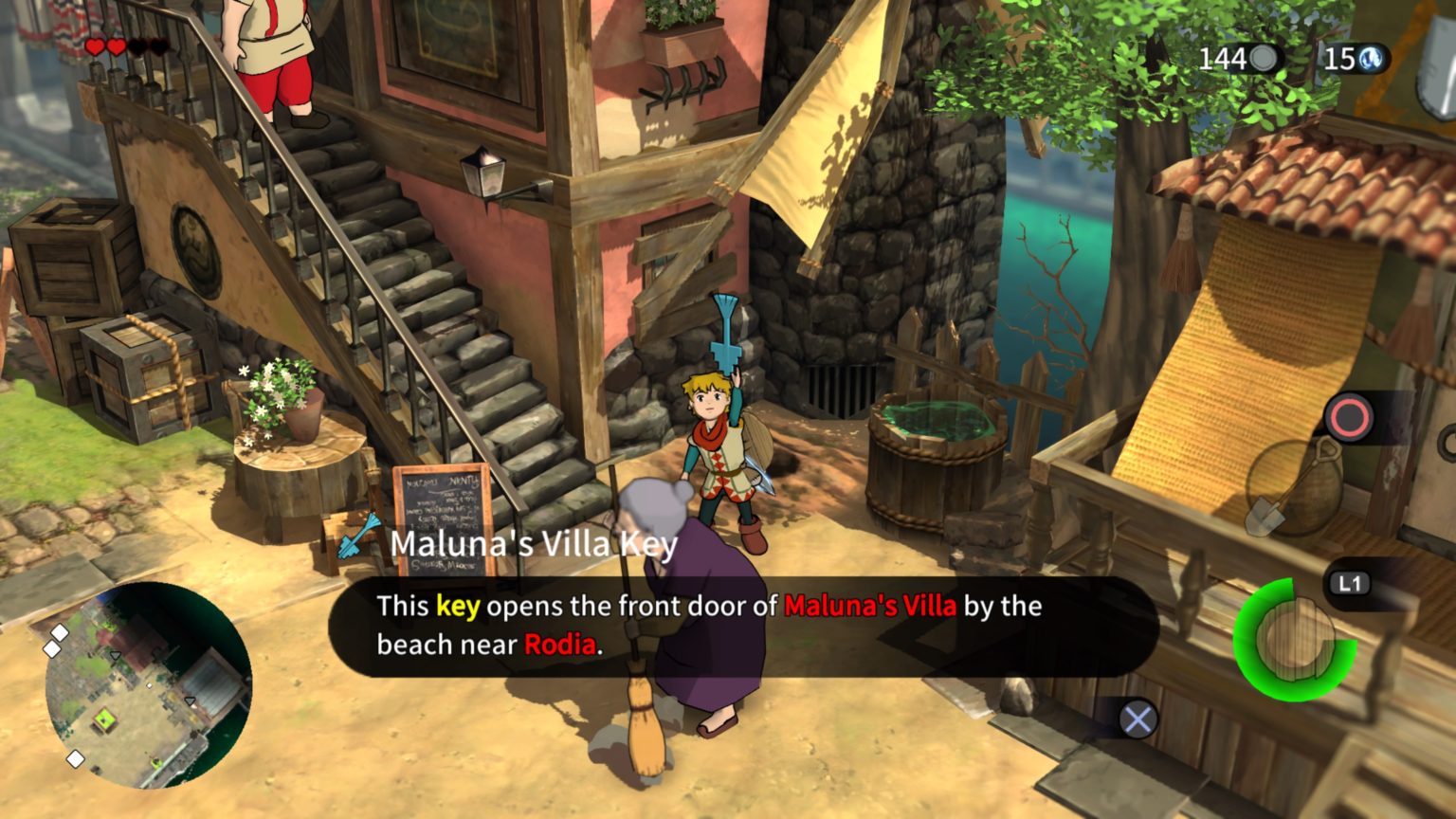Viewport: 1456px width, 819px height.
Task: Click a white diamond marker on the minimap
Action: (x=59, y=633)
